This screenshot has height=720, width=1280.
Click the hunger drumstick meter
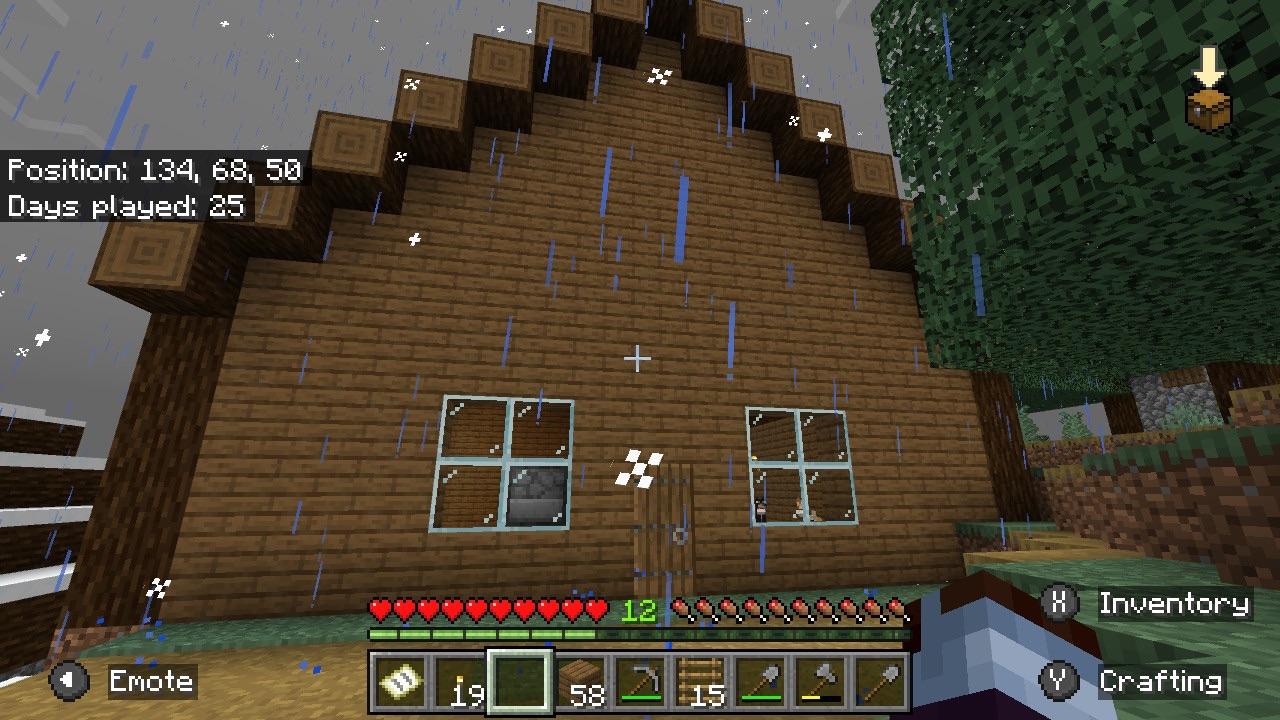click(x=790, y=607)
